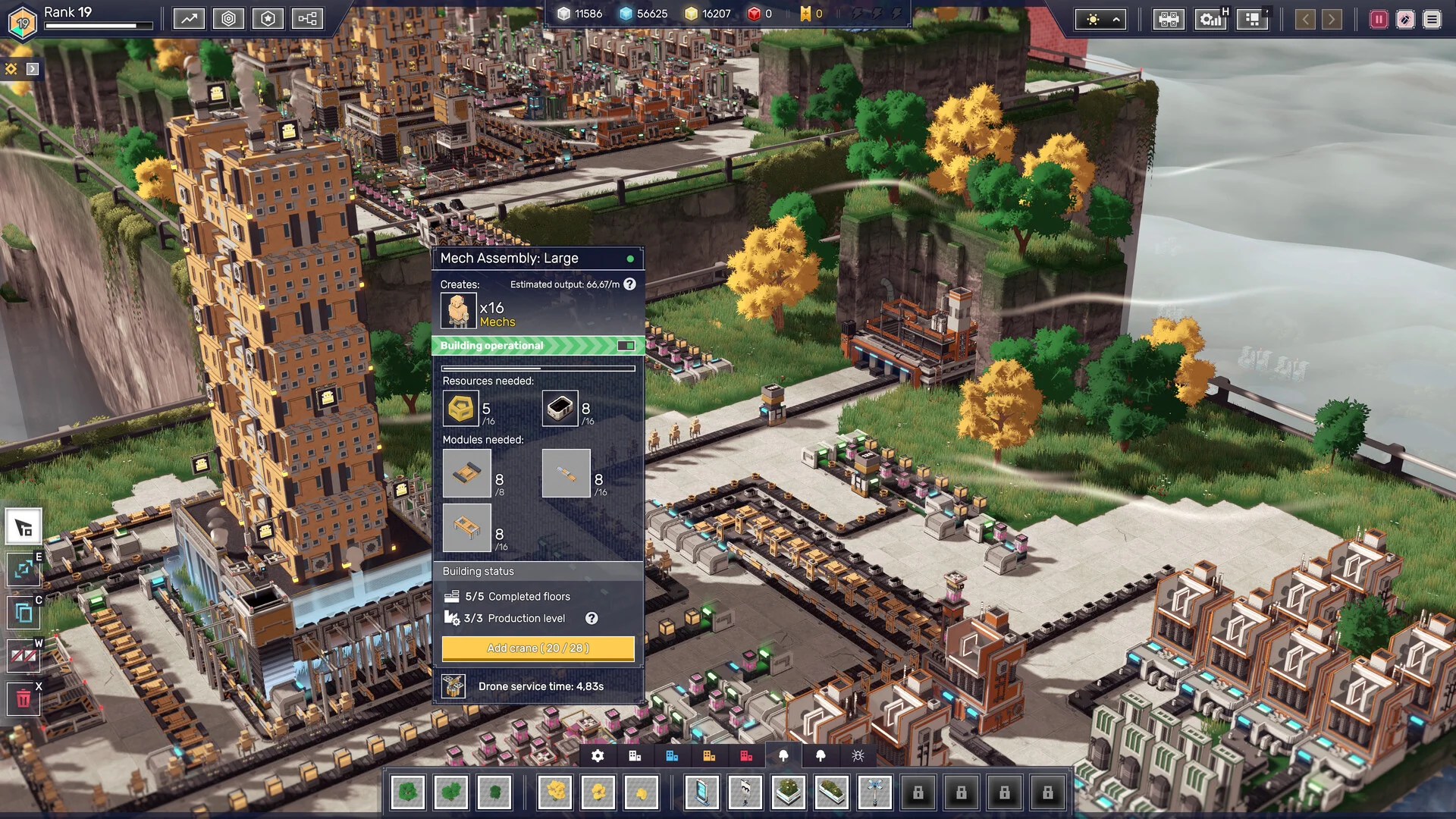Switch to the blue buildings tab

point(672,755)
